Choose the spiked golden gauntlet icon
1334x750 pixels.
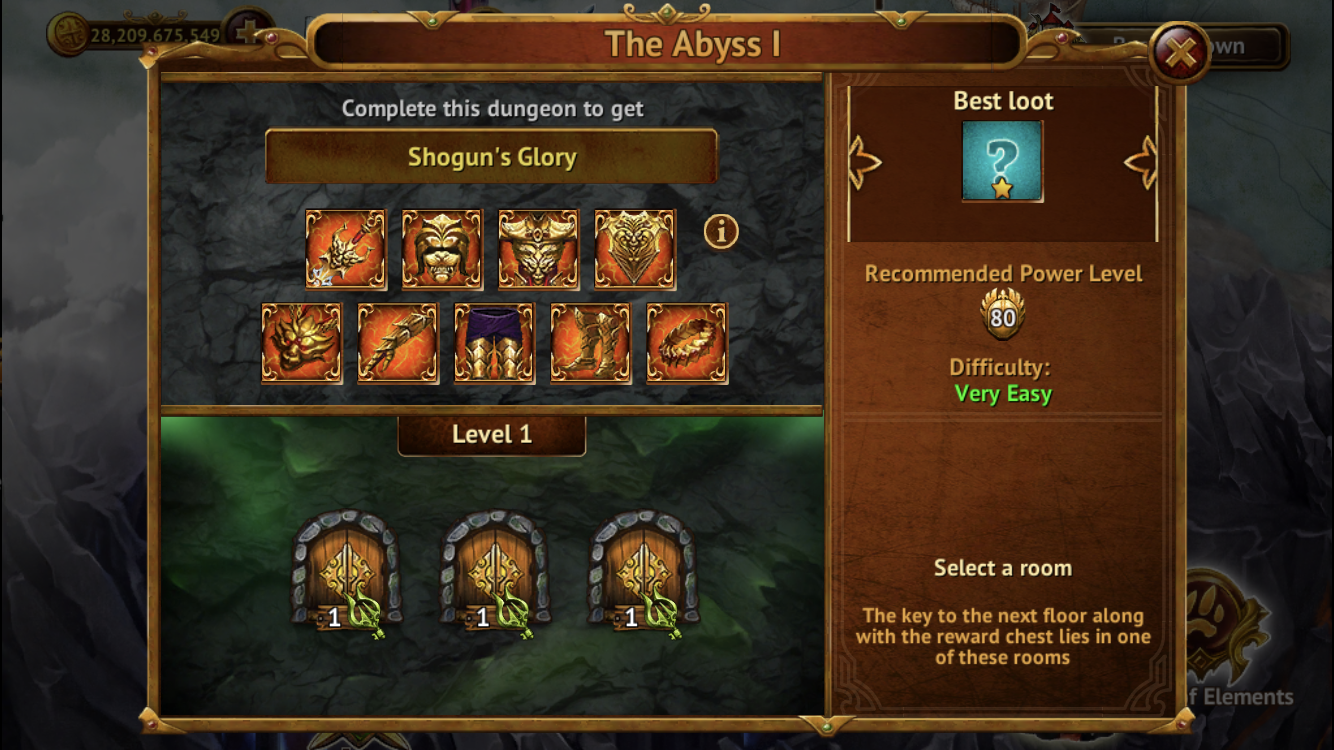coord(398,343)
